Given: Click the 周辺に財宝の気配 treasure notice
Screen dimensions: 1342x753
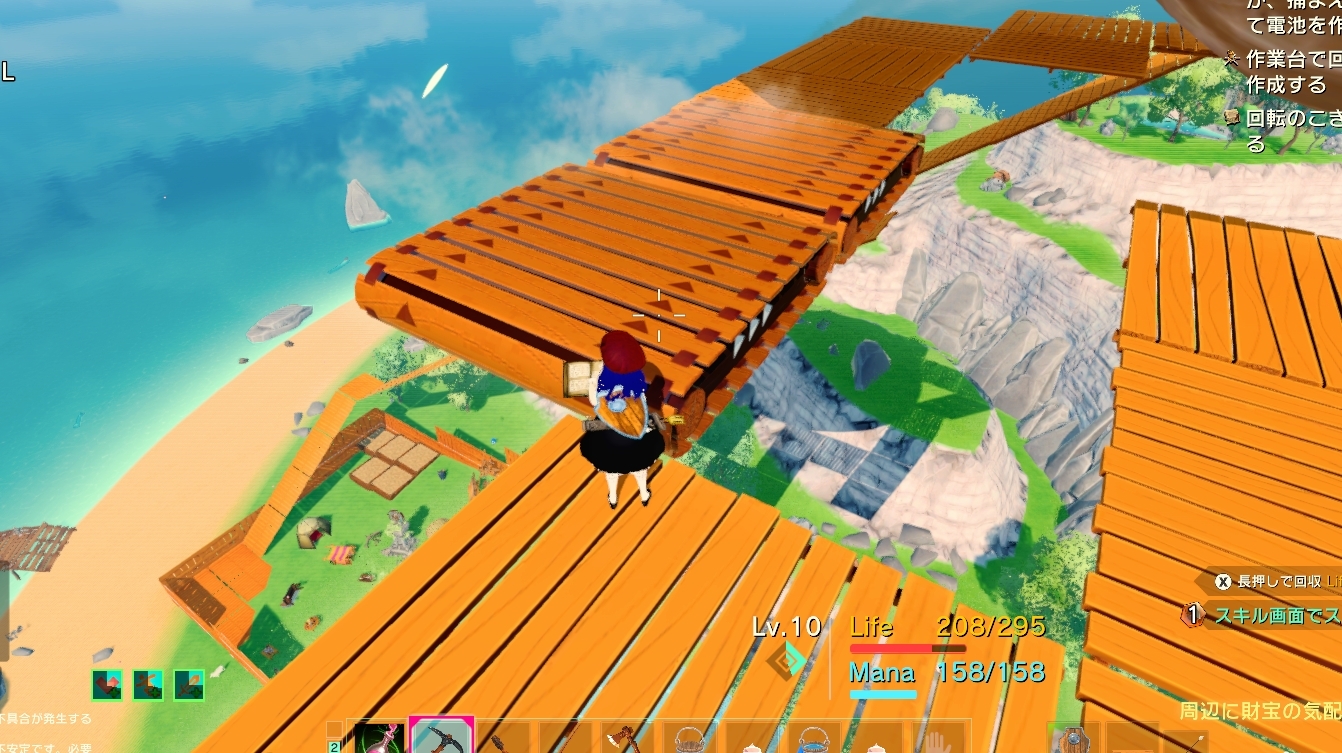Looking at the screenshot, I should 1260,710.
